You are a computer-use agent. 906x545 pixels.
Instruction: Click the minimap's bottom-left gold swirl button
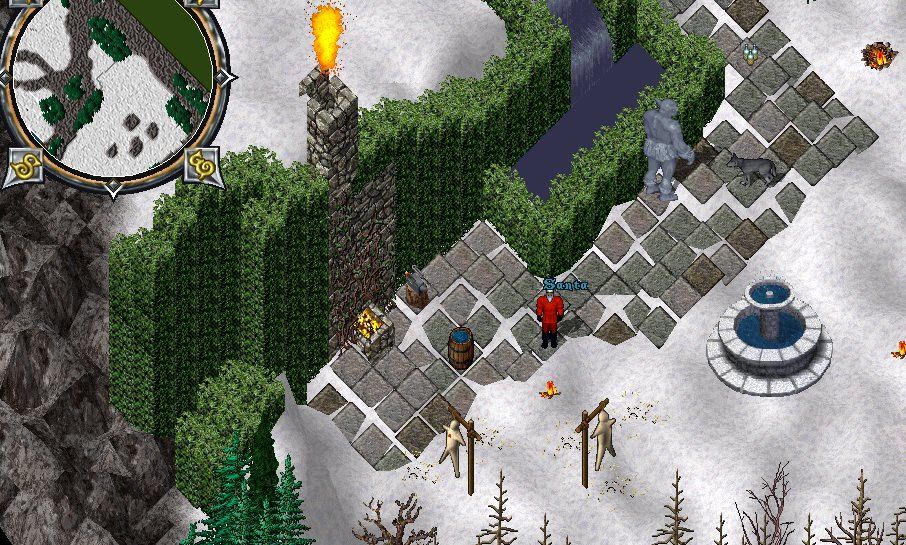23,165
